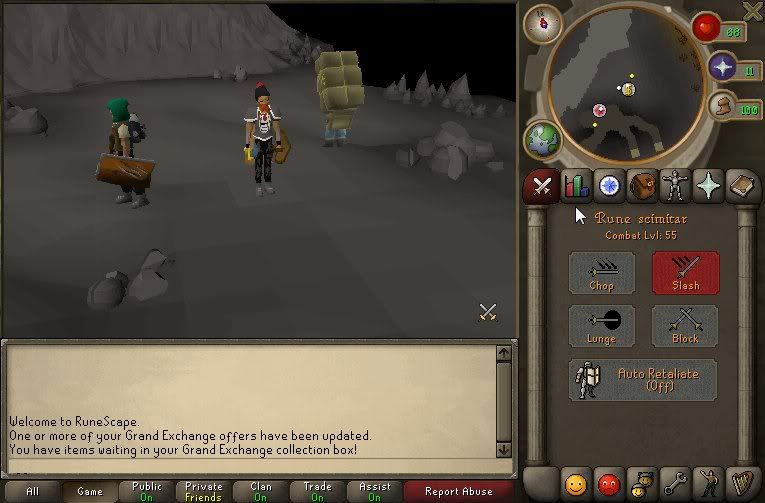Open the Prayer star tab
The height and width of the screenshot is (503, 765).
coord(709,186)
